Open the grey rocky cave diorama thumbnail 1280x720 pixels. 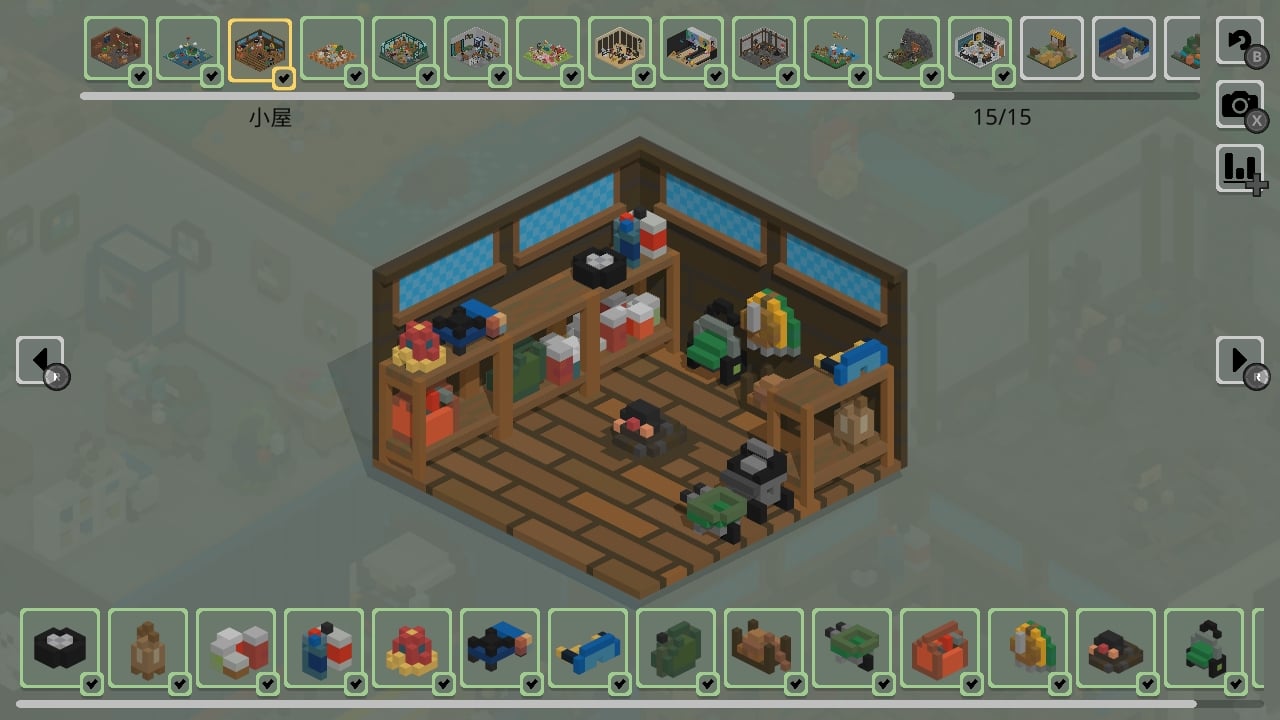(908, 48)
